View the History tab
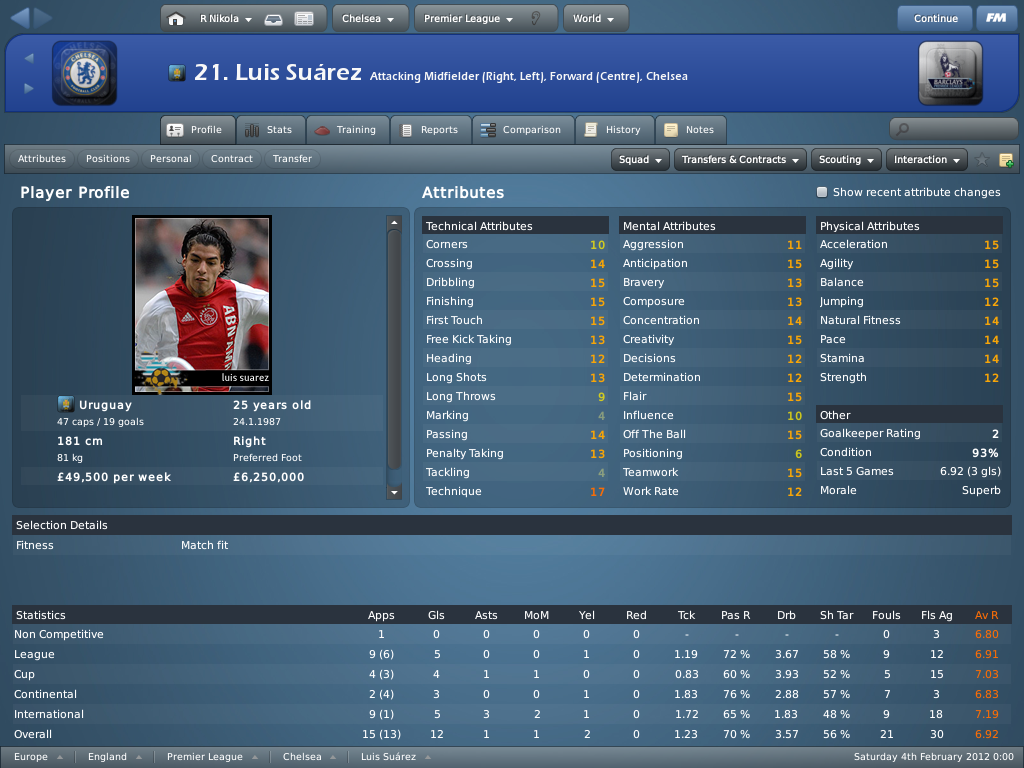 (614, 130)
